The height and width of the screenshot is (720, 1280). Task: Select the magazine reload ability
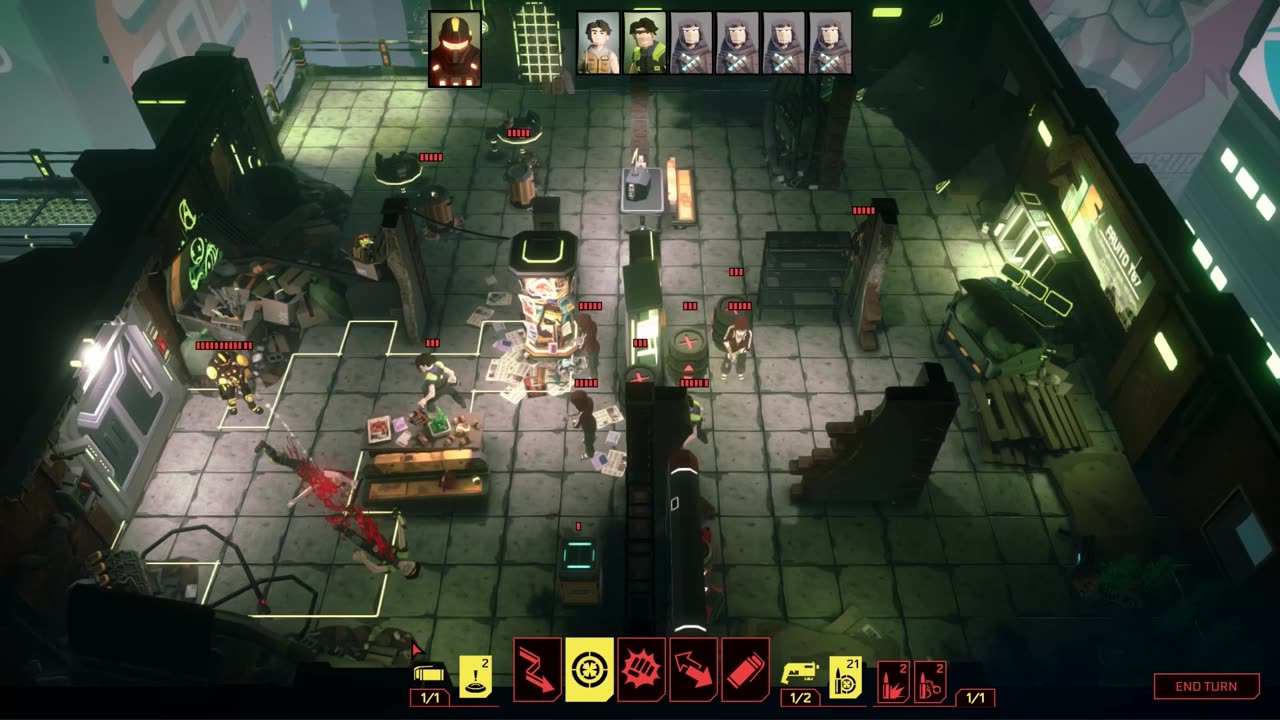click(745, 669)
